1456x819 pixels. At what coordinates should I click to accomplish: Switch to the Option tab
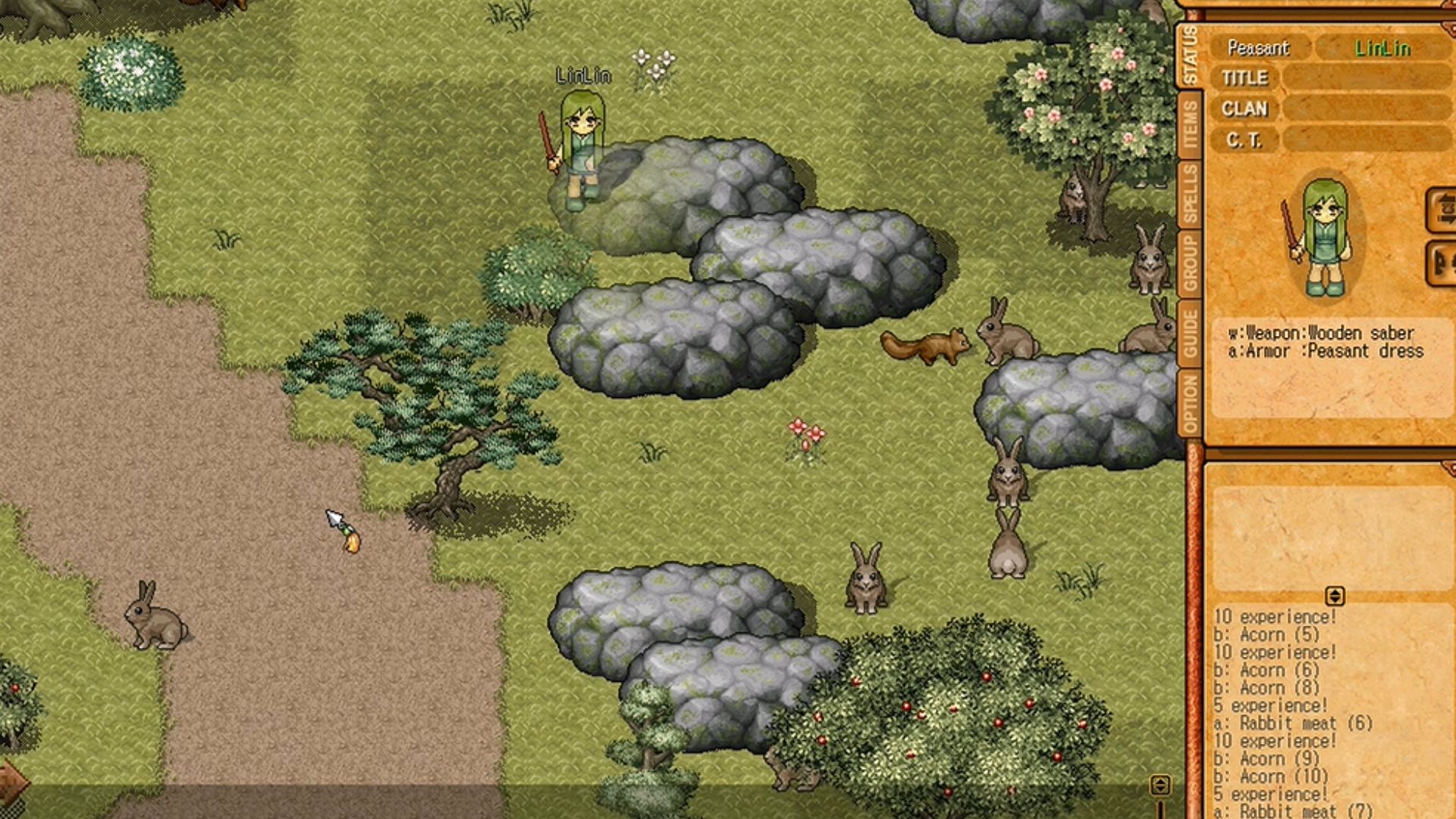click(x=1188, y=402)
